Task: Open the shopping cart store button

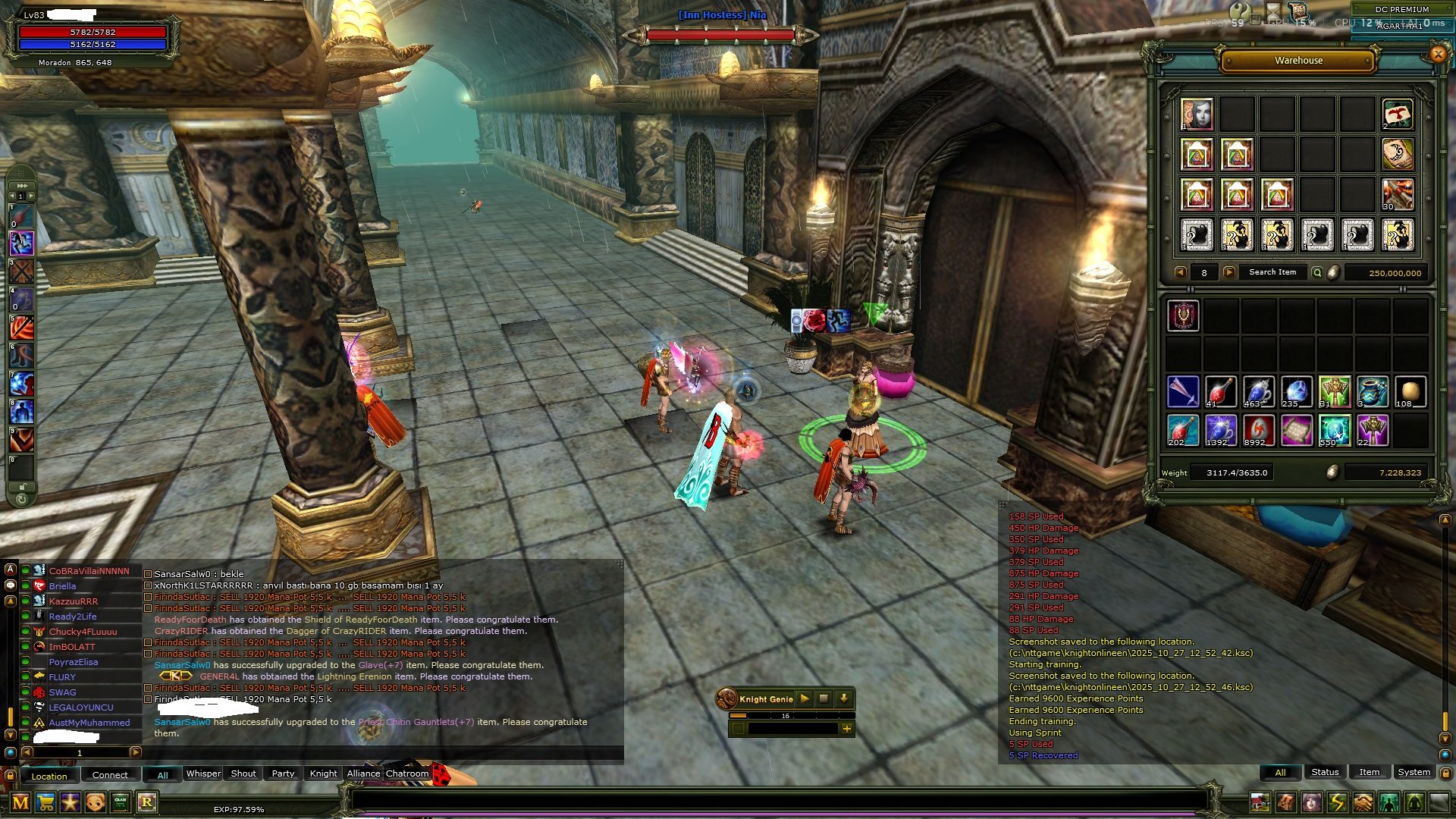Action: point(45,802)
